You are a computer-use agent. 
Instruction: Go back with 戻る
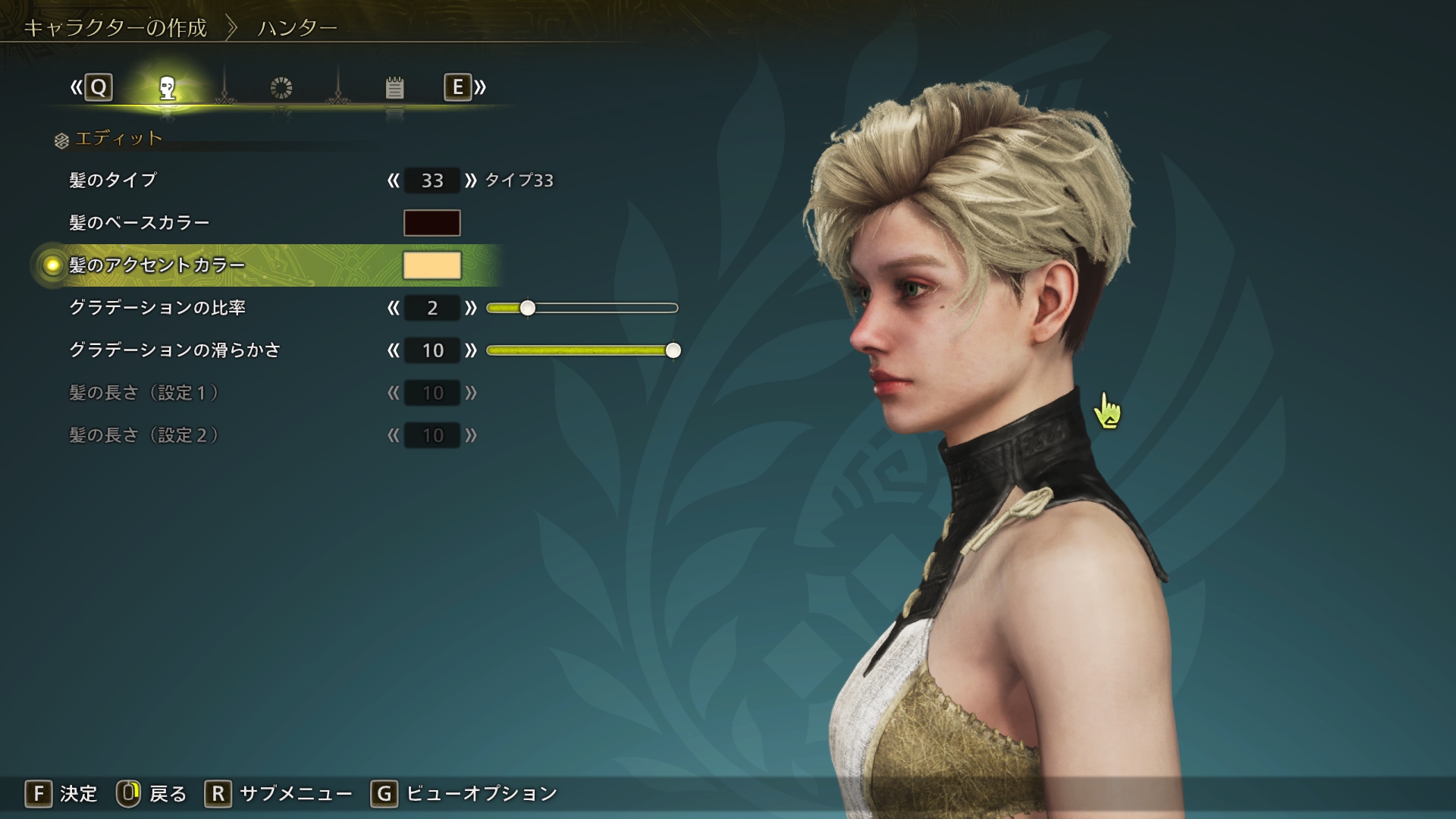click(x=152, y=794)
